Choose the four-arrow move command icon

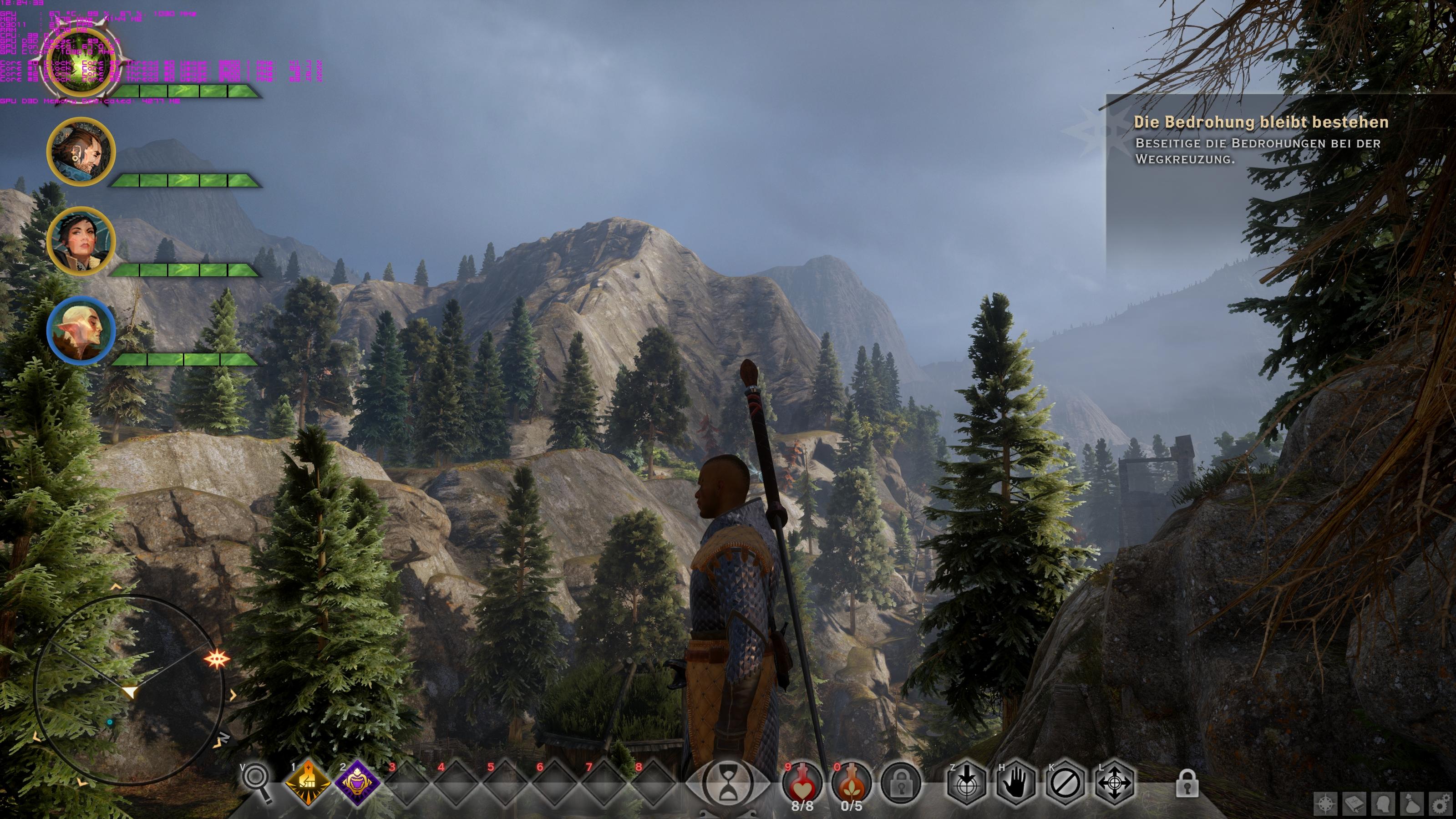(x=1115, y=783)
